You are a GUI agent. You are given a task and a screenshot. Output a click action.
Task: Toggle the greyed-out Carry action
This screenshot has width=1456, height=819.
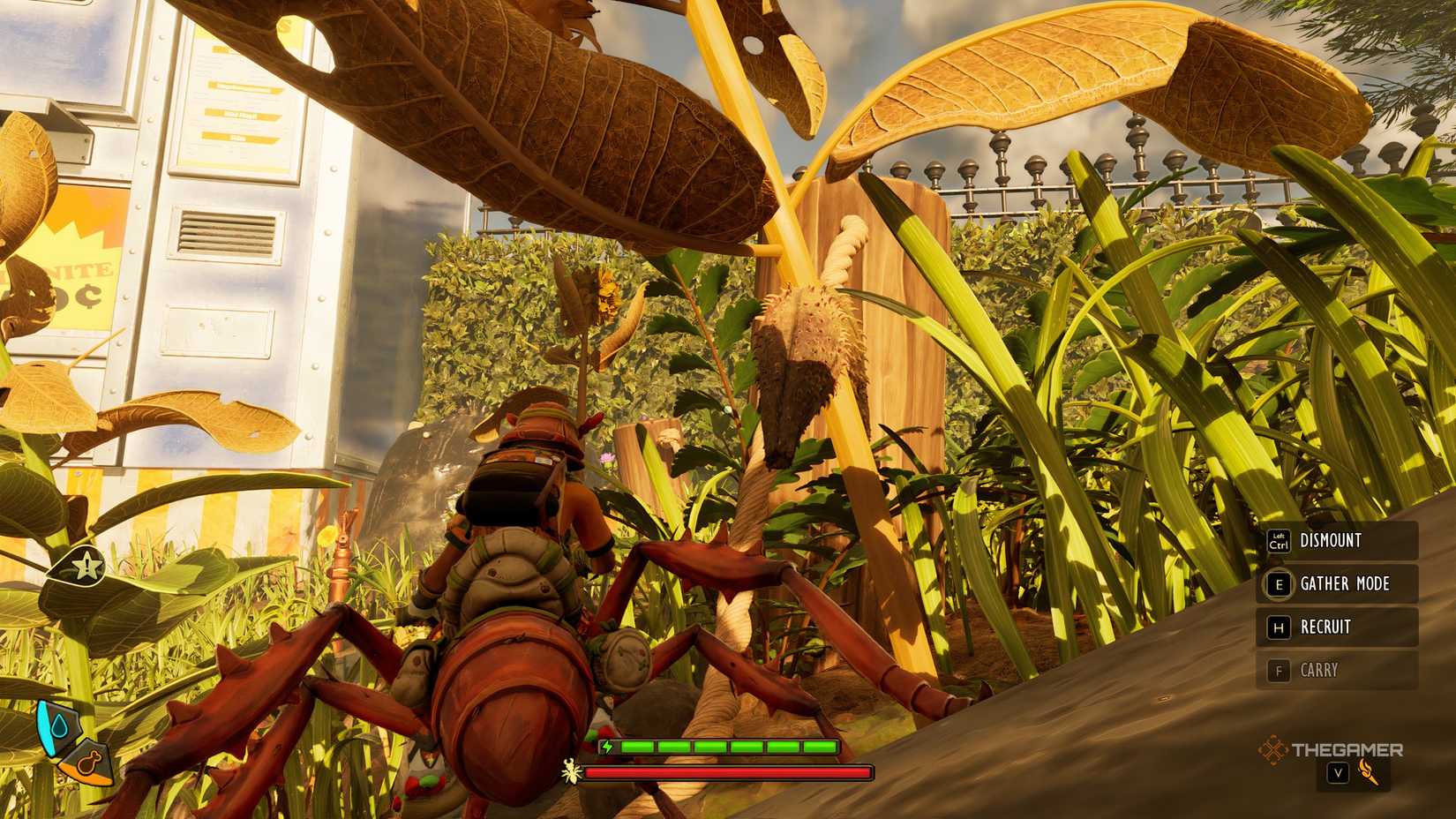(x=1319, y=670)
